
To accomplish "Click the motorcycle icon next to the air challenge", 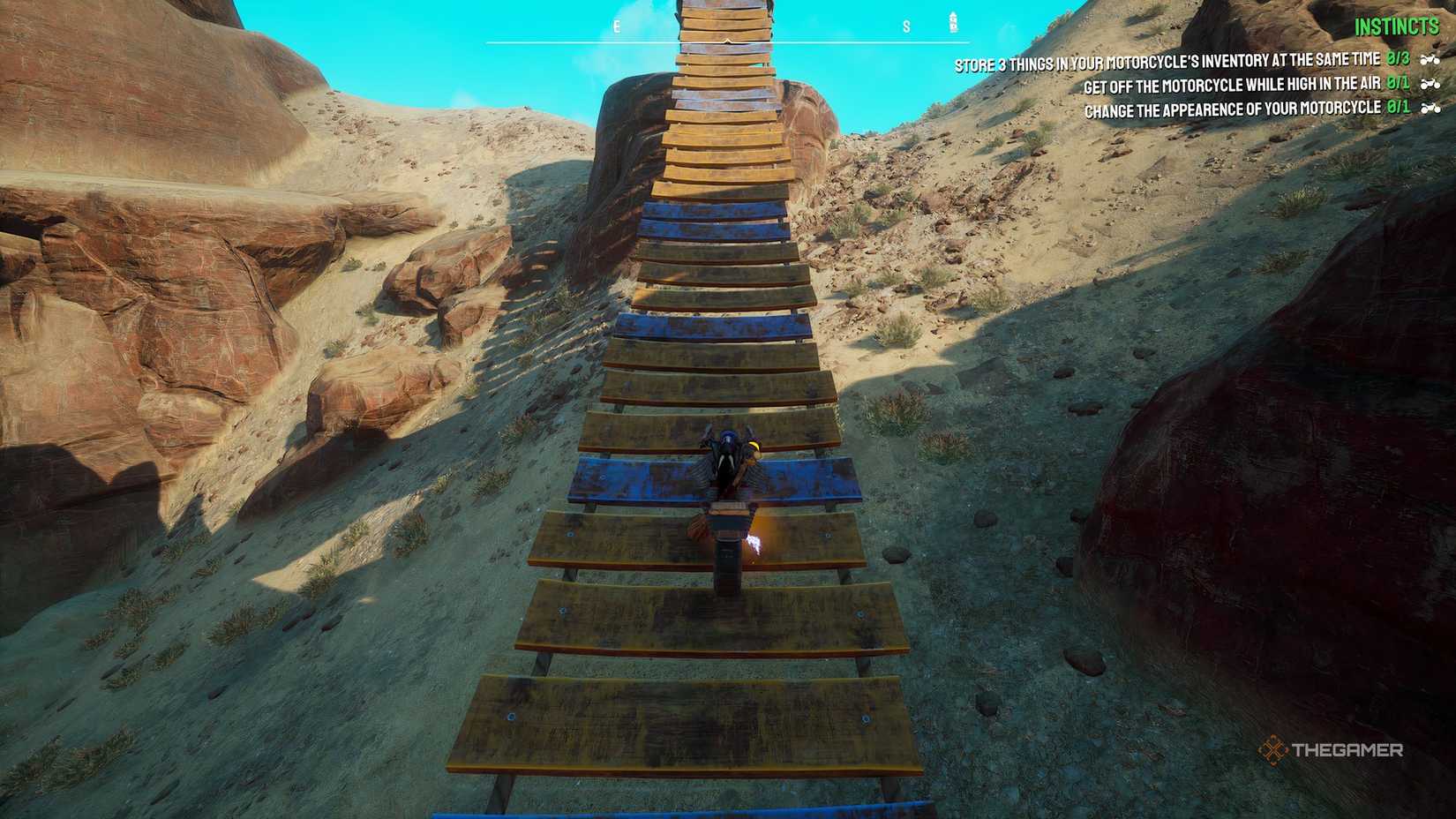I will (1430, 84).
